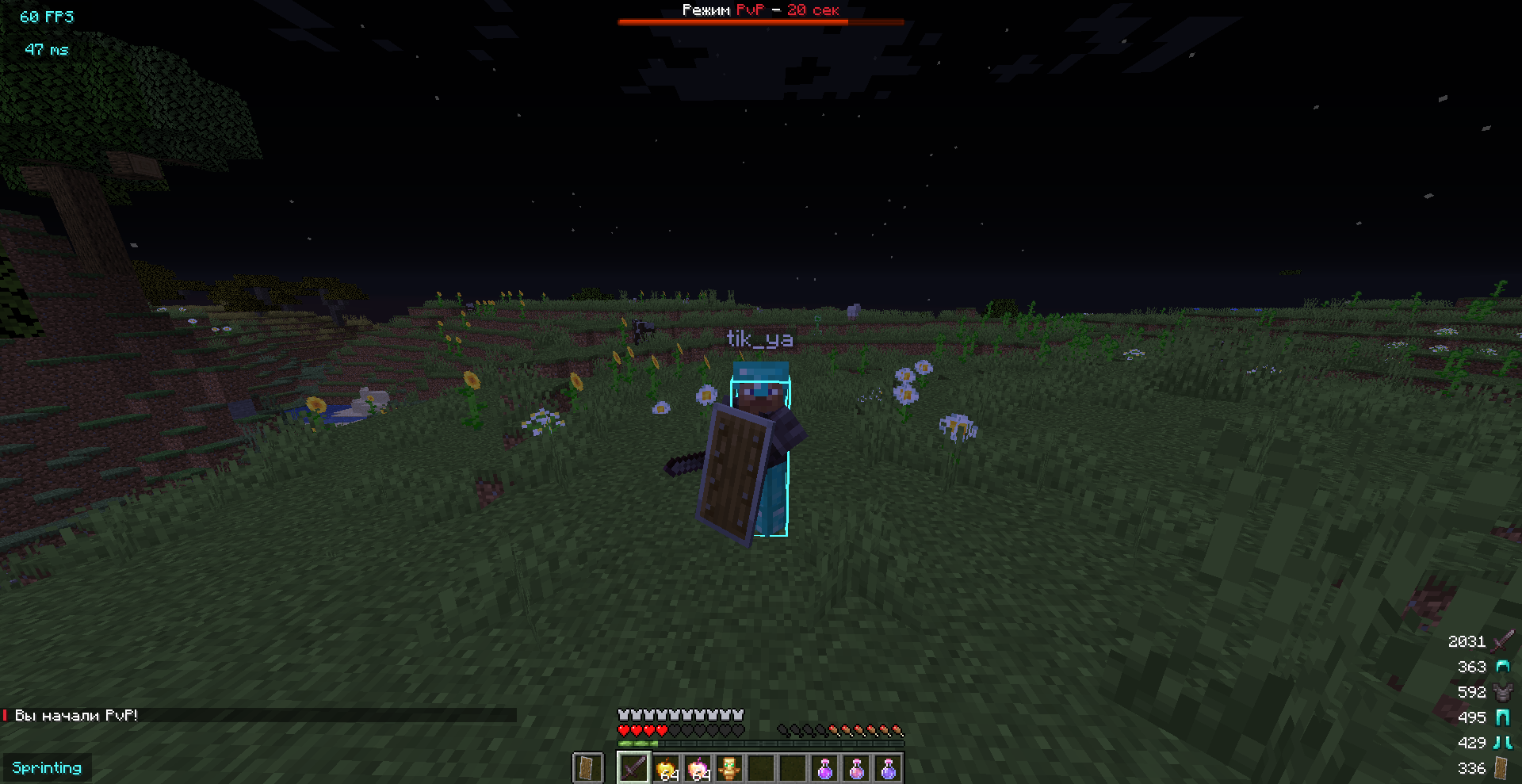This screenshot has height=784, width=1522.
Task: Select the golden apple stack slot
Action: [666, 768]
